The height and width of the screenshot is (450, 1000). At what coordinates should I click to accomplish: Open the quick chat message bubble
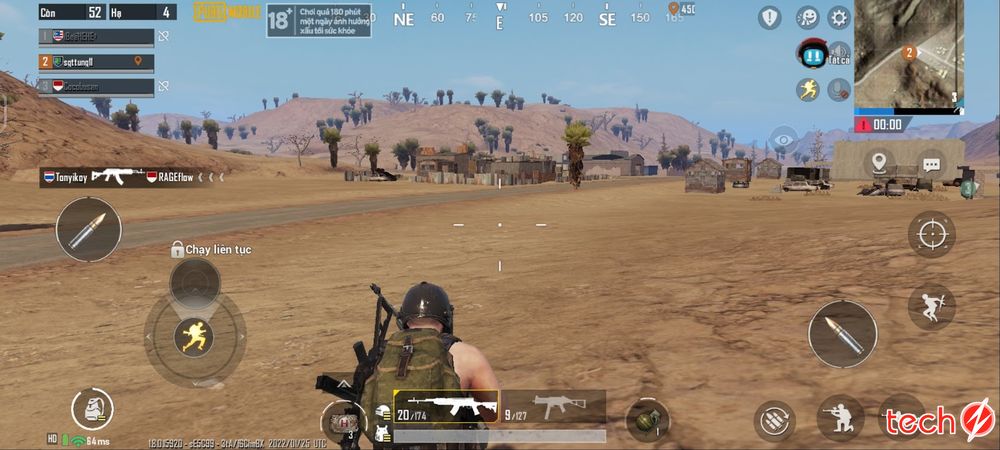click(931, 163)
